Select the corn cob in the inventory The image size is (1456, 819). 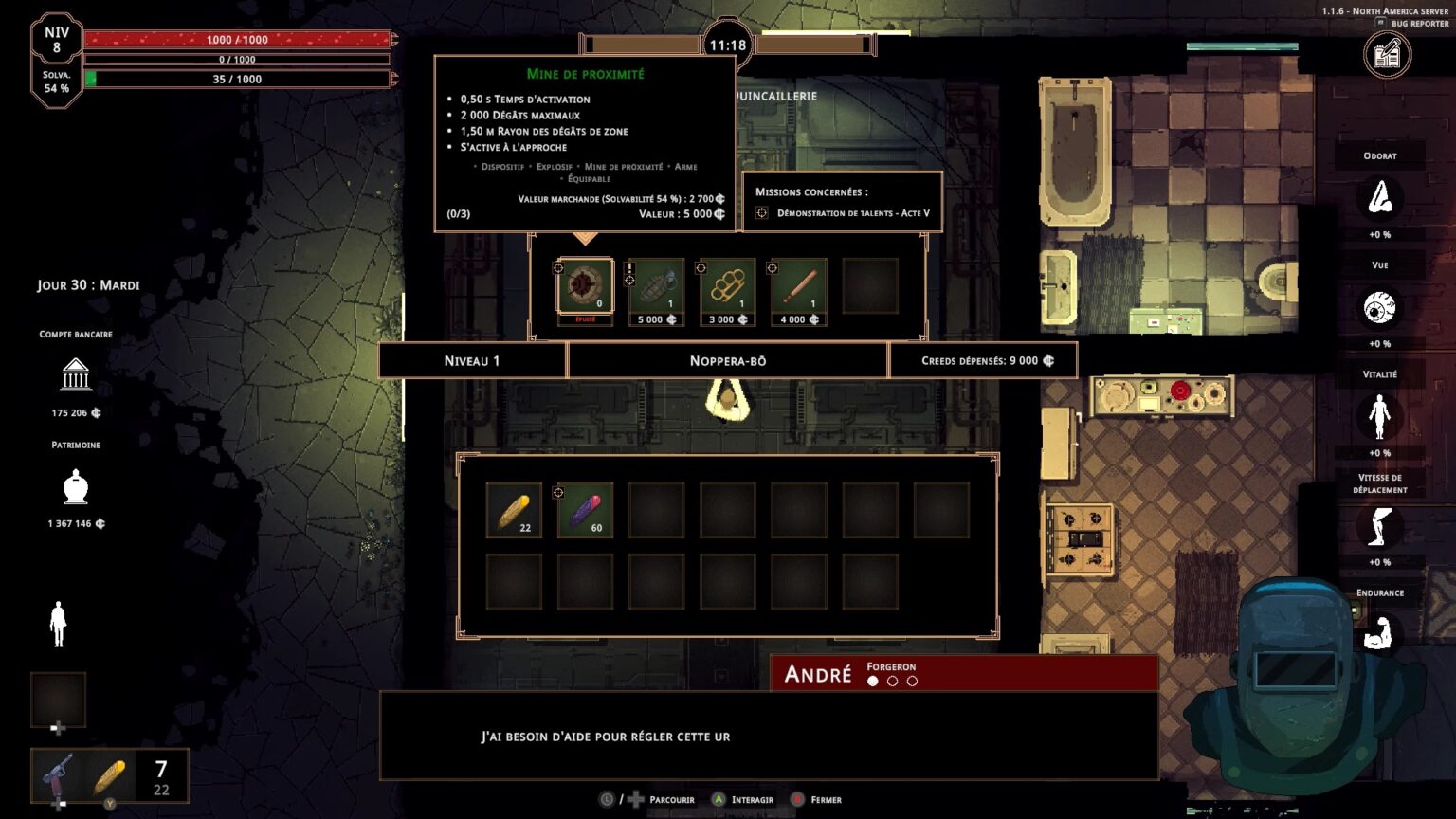513,509
